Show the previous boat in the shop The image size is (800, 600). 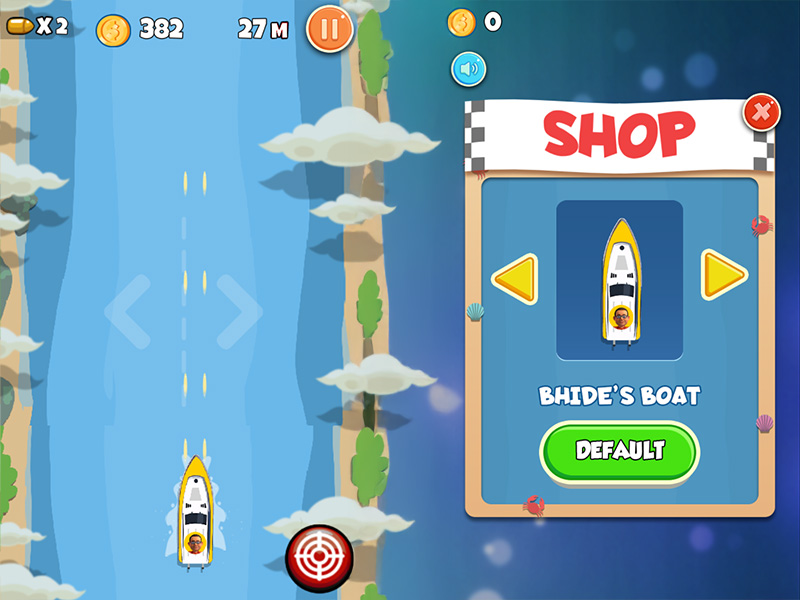(x=514, y=277)
